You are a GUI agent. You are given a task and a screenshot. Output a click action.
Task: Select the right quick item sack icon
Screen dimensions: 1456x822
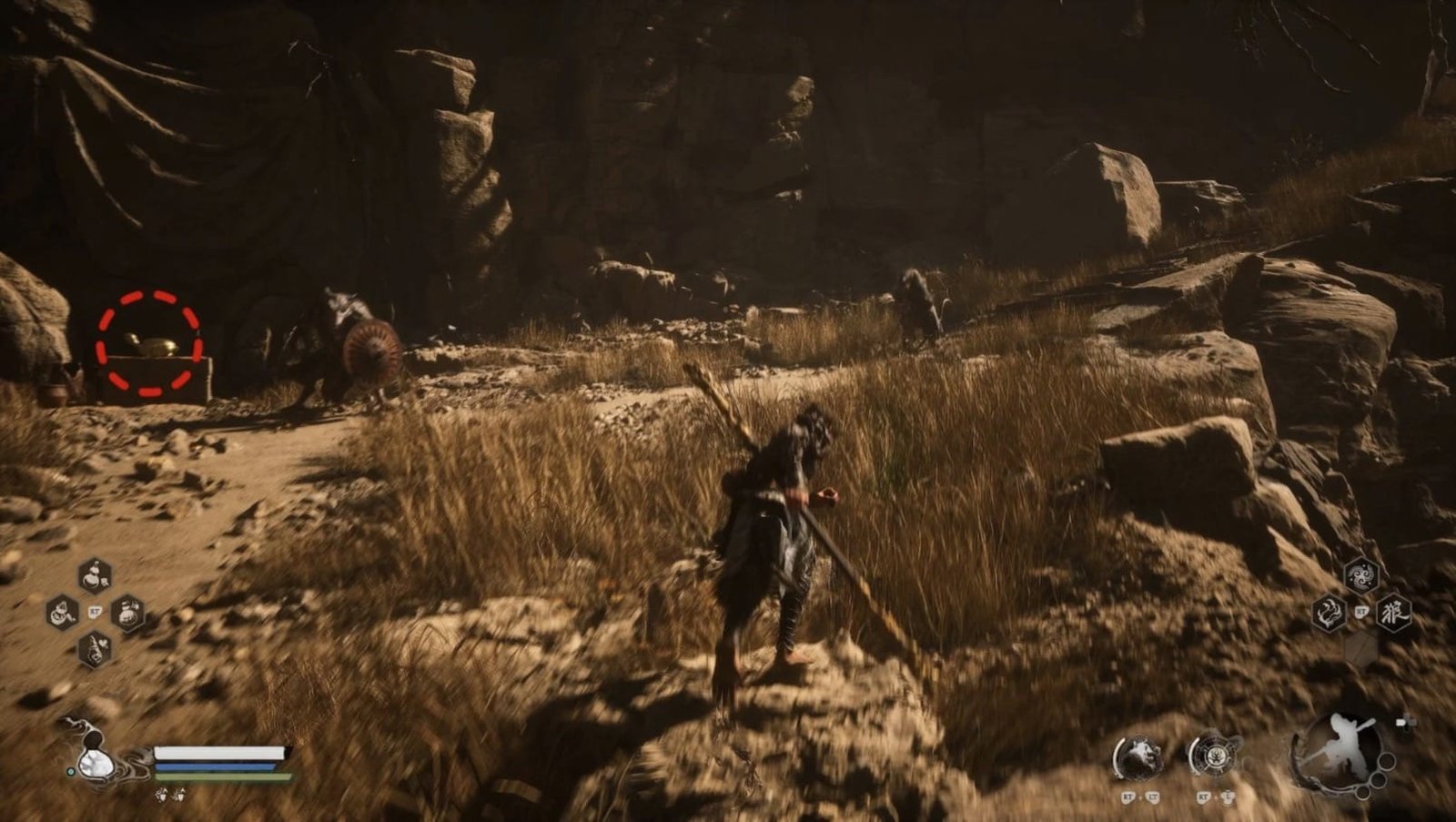pos(127,613)
